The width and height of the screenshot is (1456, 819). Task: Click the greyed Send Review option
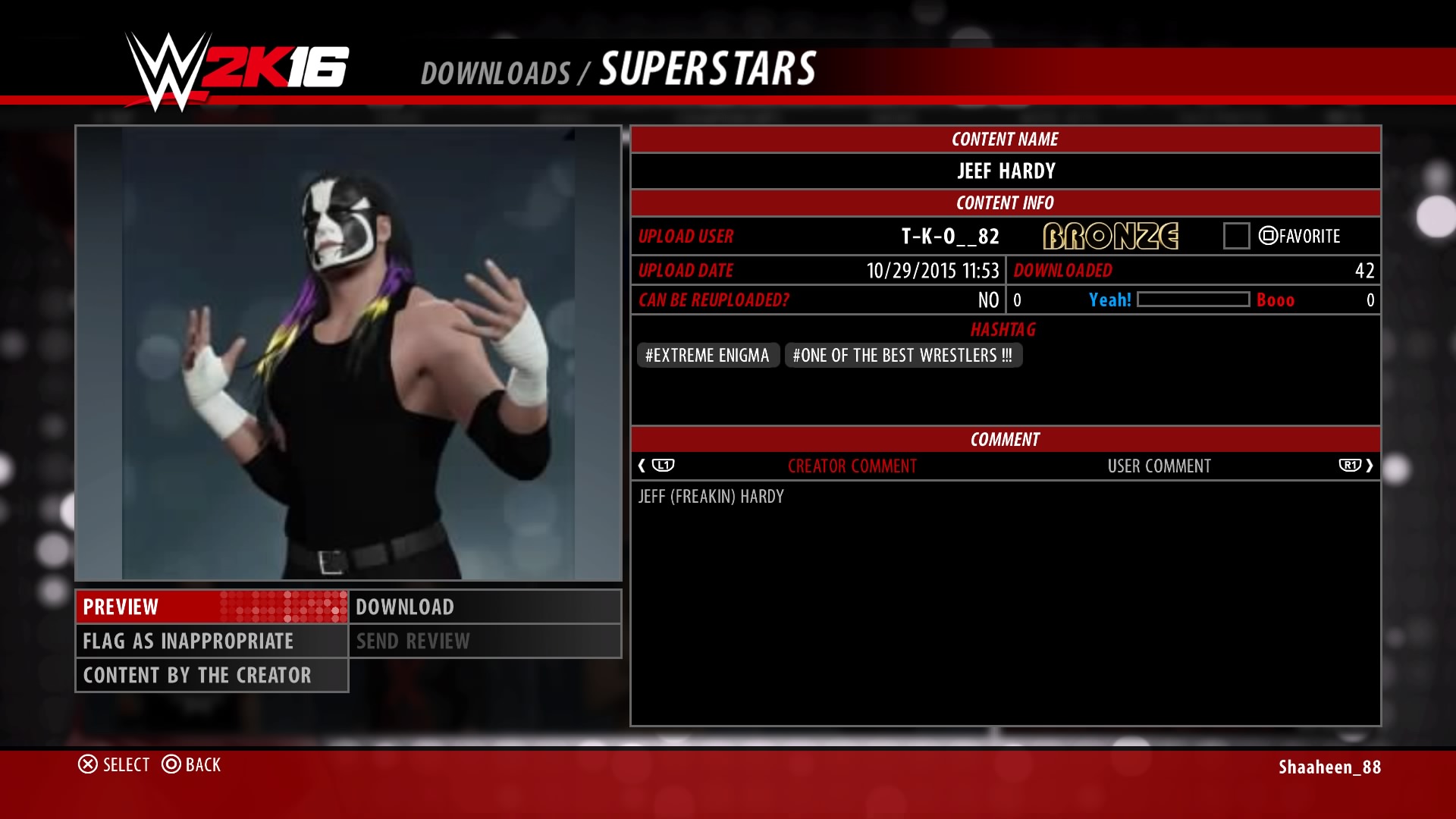pos(413,641)
